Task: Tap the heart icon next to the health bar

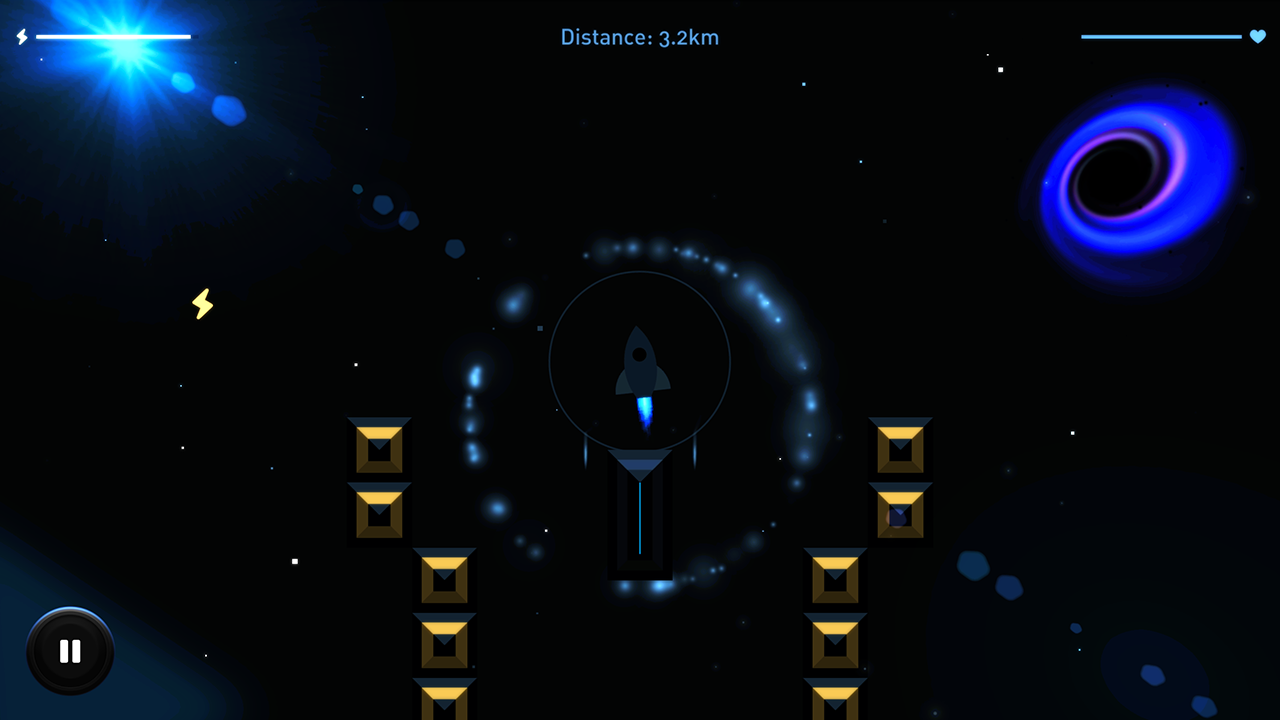Action: (1257, 37)
